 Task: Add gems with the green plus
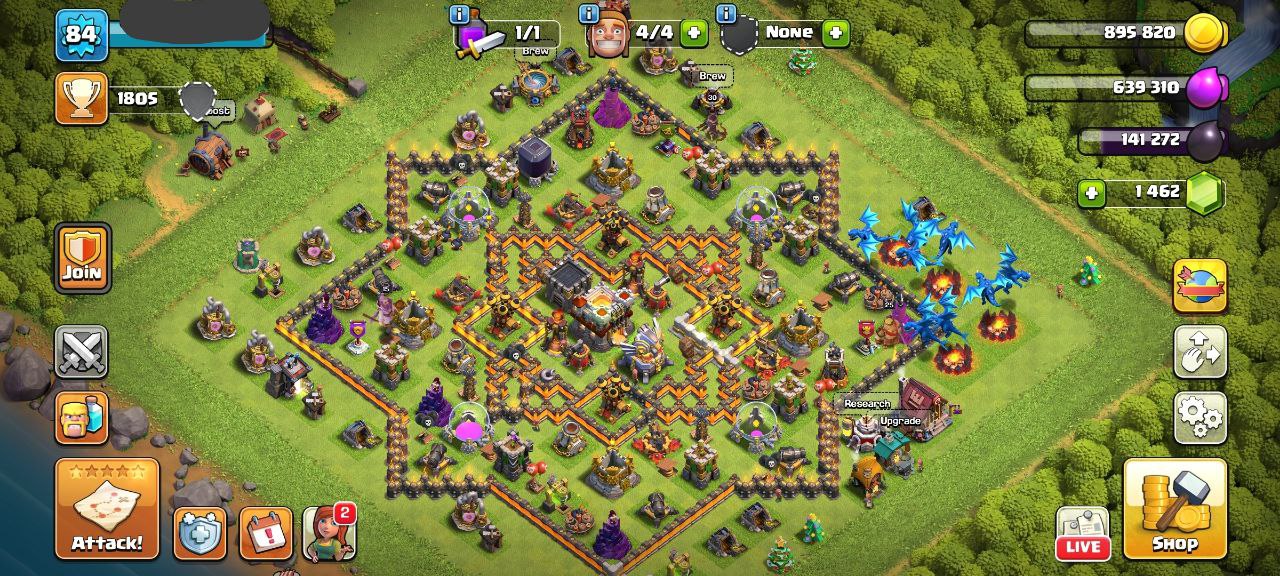click(1091, 192)
